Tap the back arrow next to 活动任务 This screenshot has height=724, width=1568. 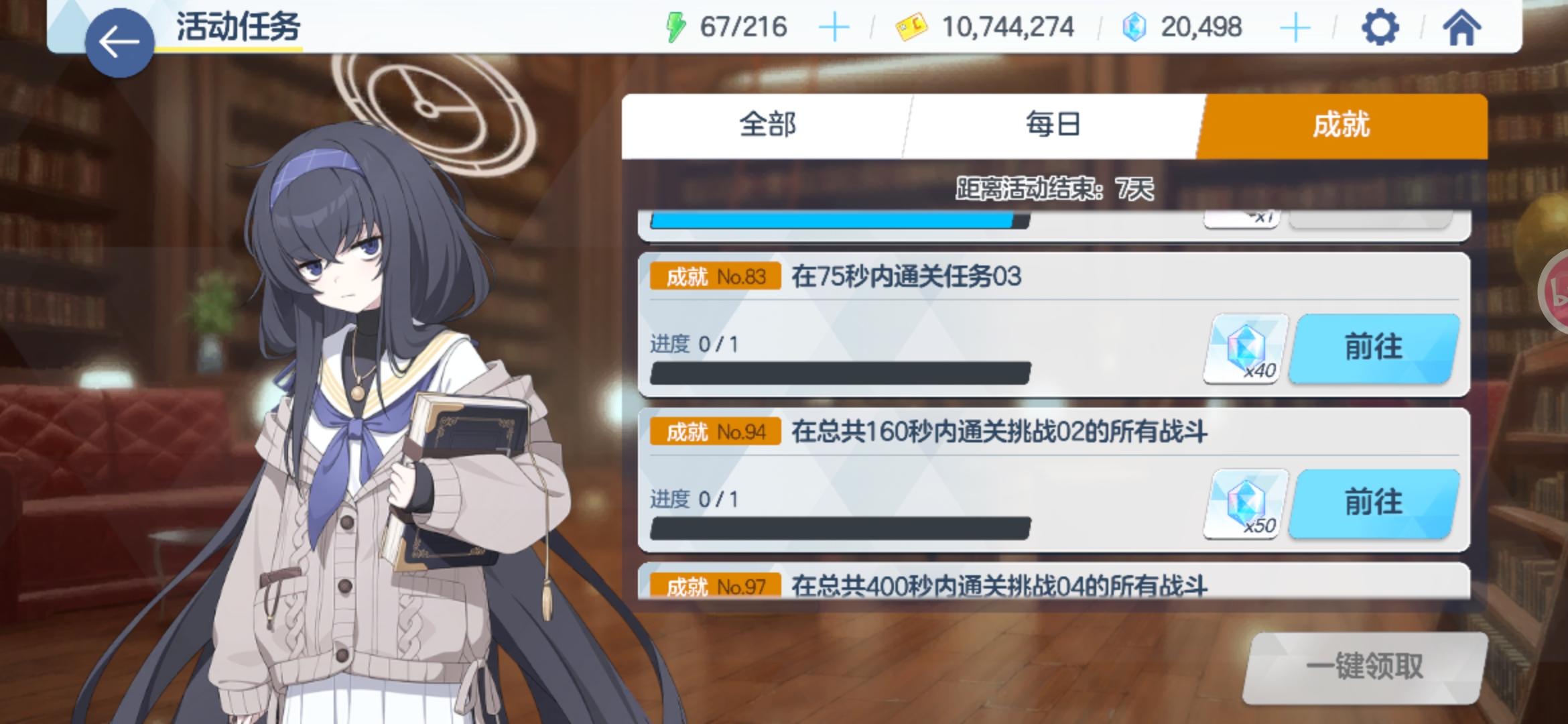119,38
